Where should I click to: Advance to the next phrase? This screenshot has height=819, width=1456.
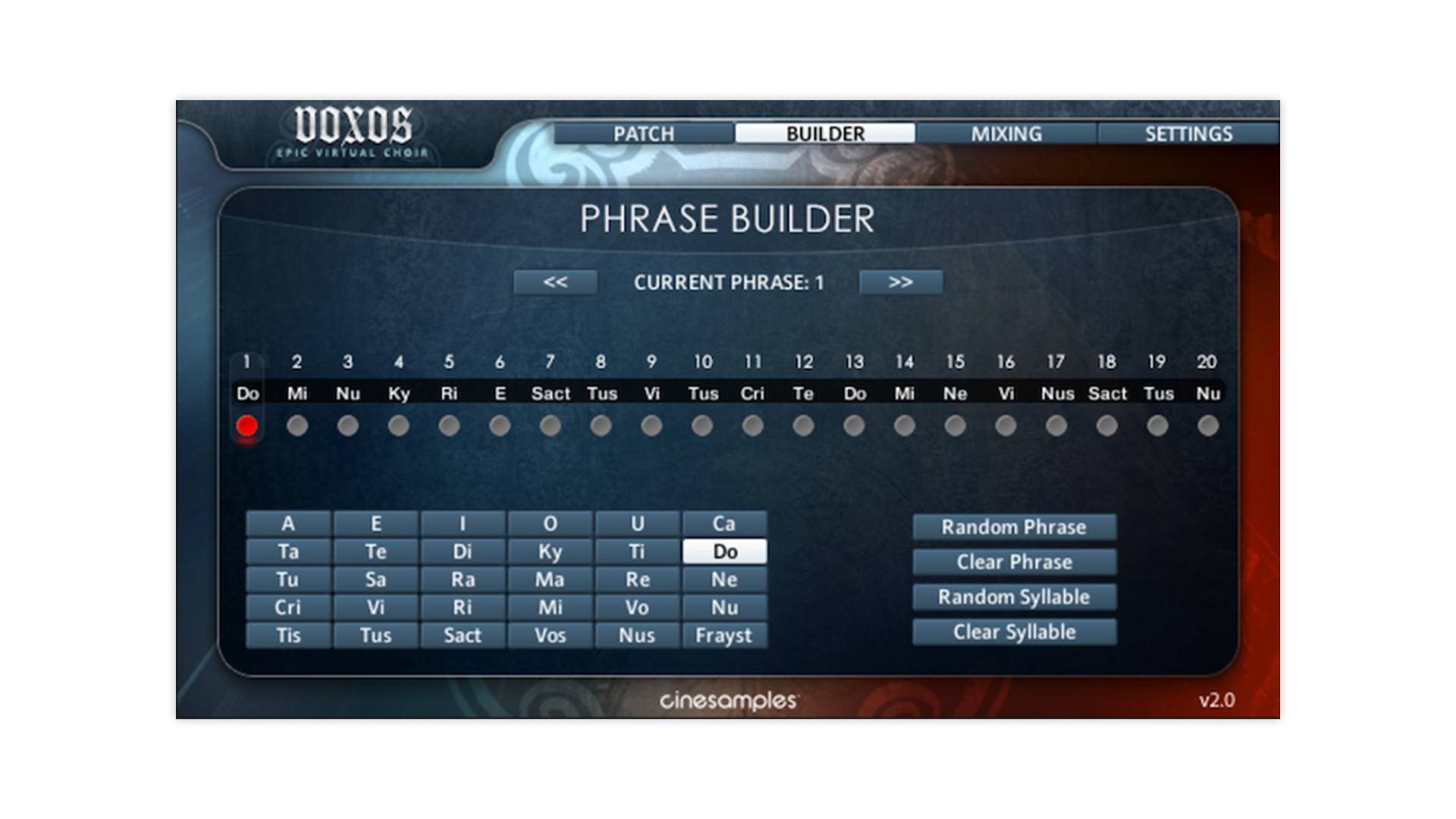[x=900, y=282]
